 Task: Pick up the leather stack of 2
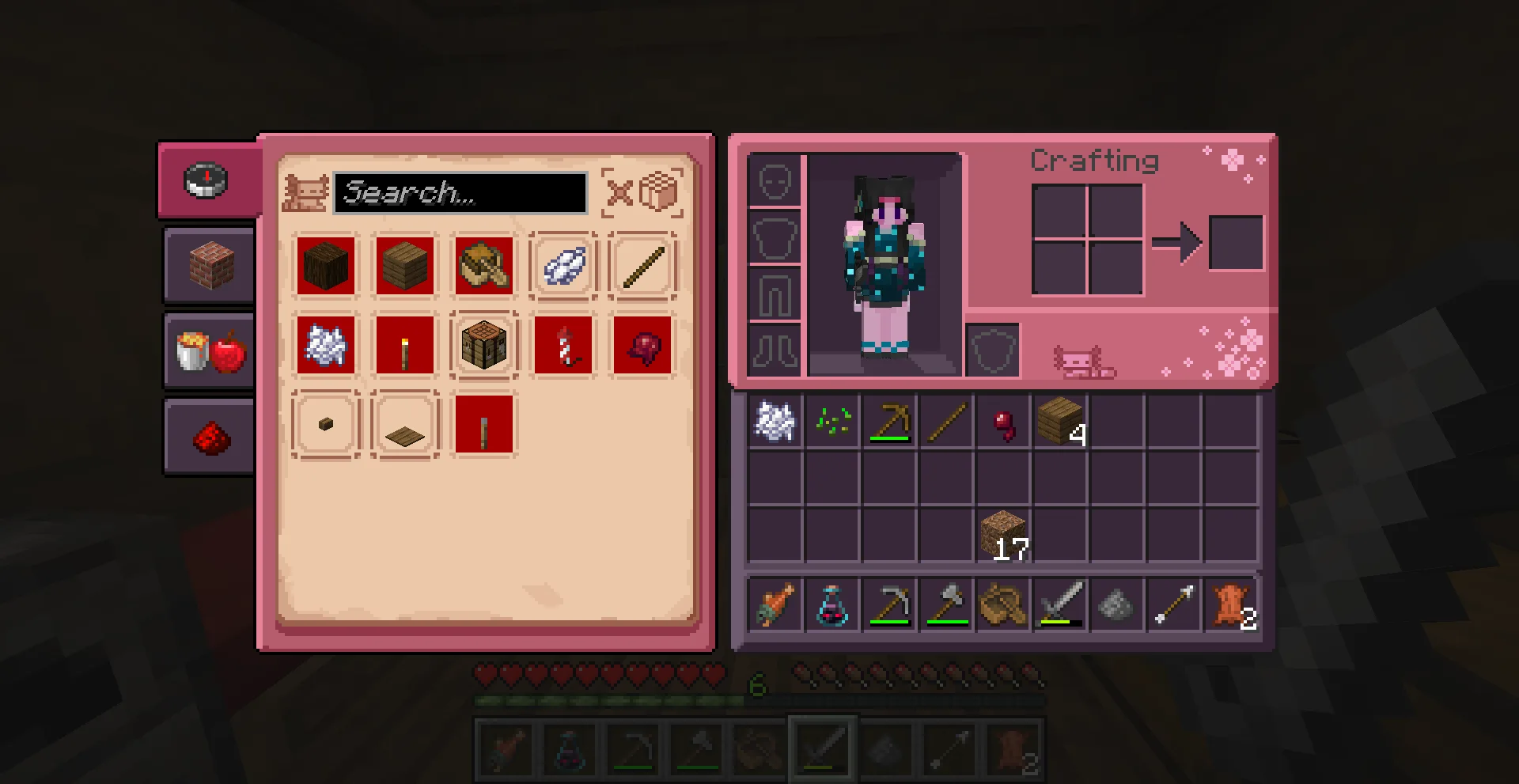pyautogui.click(x=1231, y=605)
